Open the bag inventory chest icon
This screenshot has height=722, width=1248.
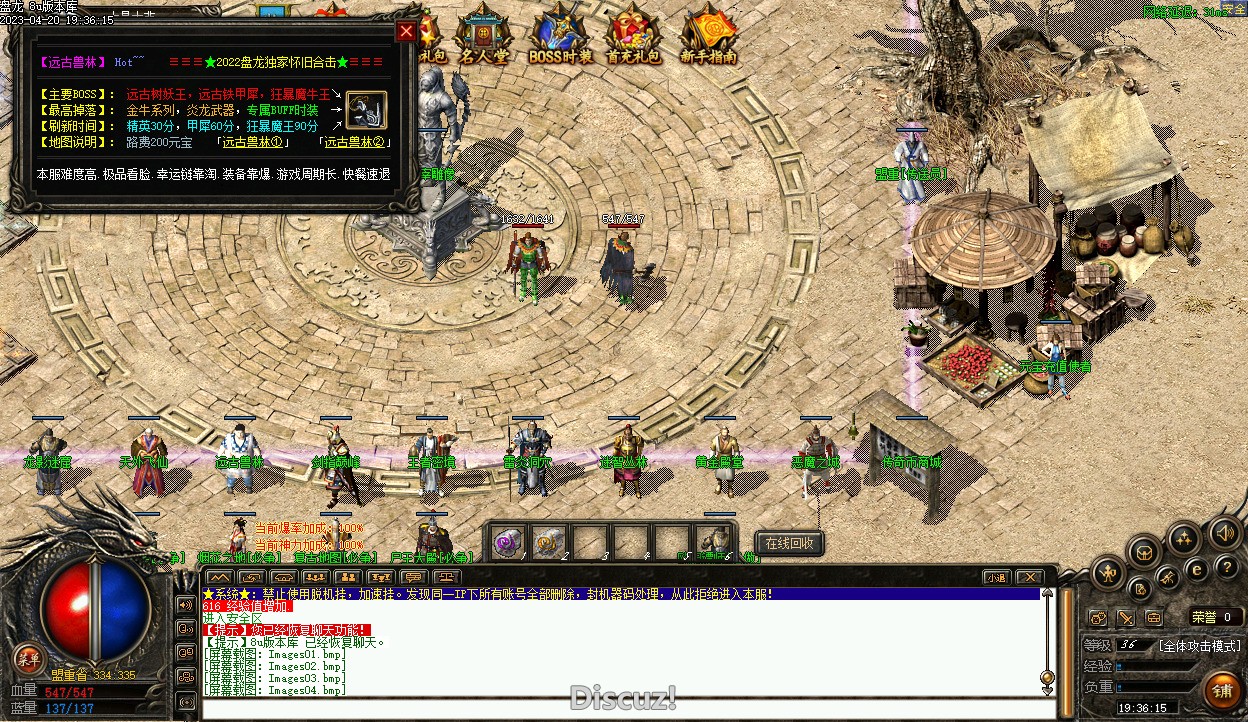pyautogui.click(x=1144, y=551)
